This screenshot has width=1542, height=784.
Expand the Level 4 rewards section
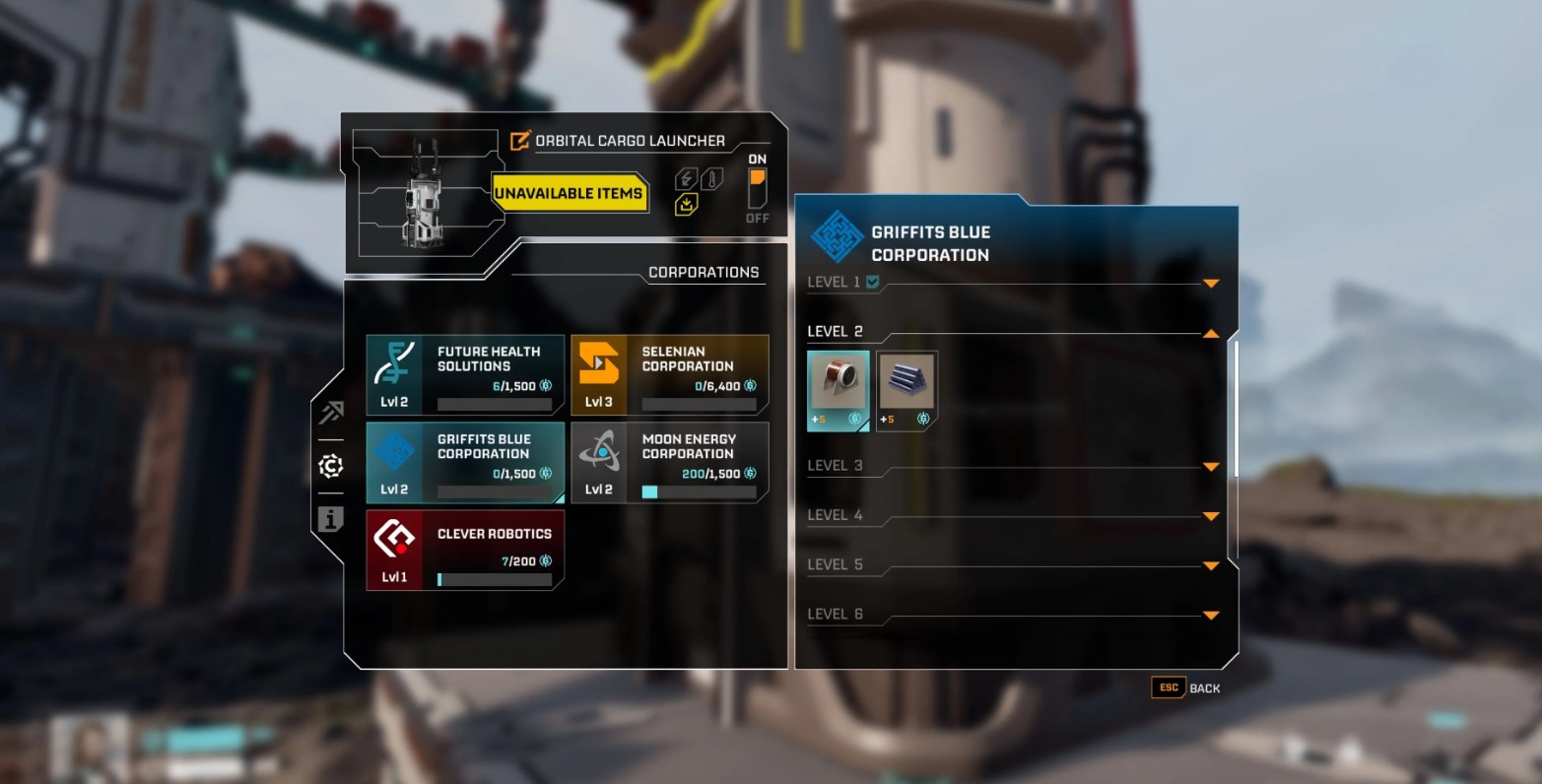(x=1211, y=516)
